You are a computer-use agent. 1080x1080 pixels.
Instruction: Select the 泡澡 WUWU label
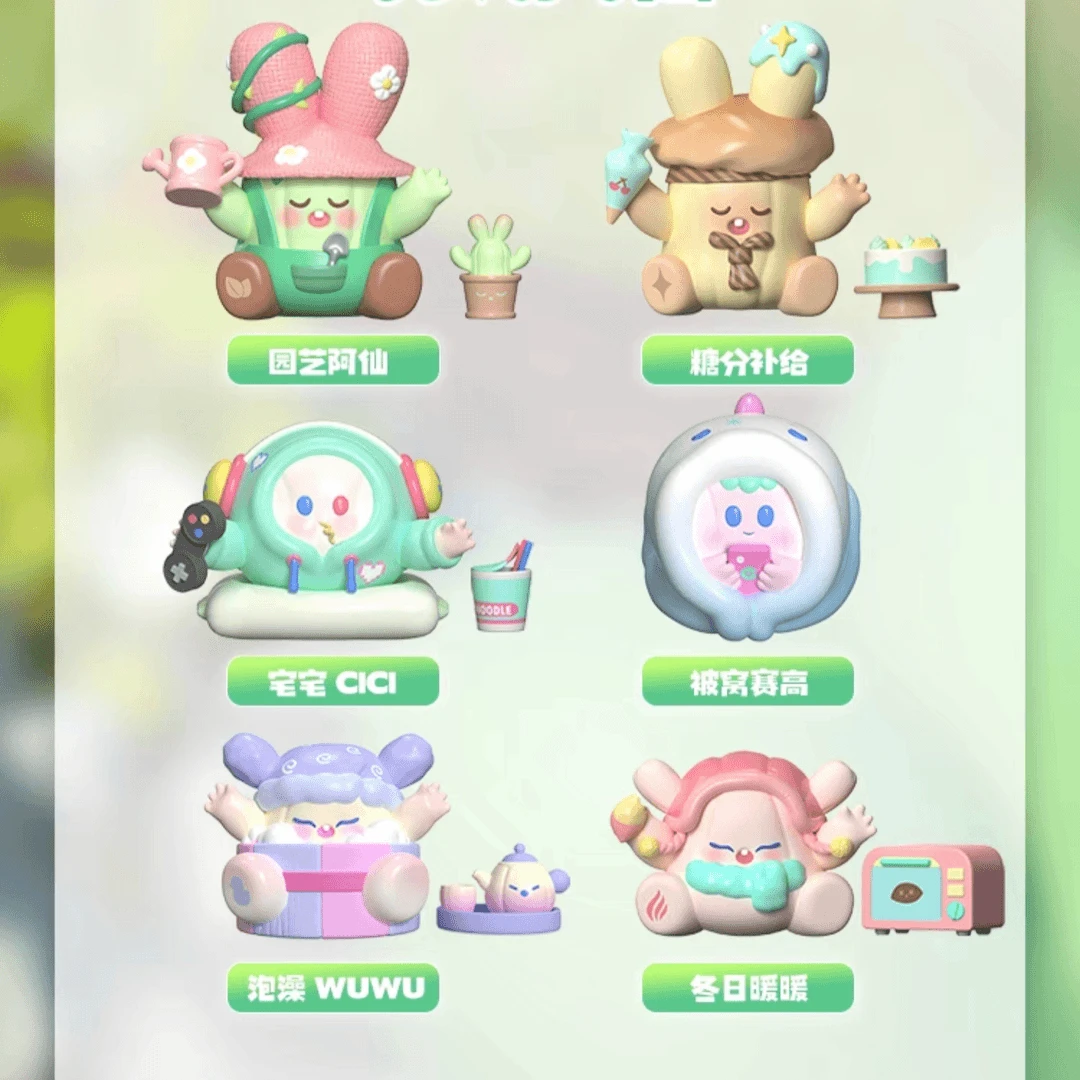coord(333,988)
